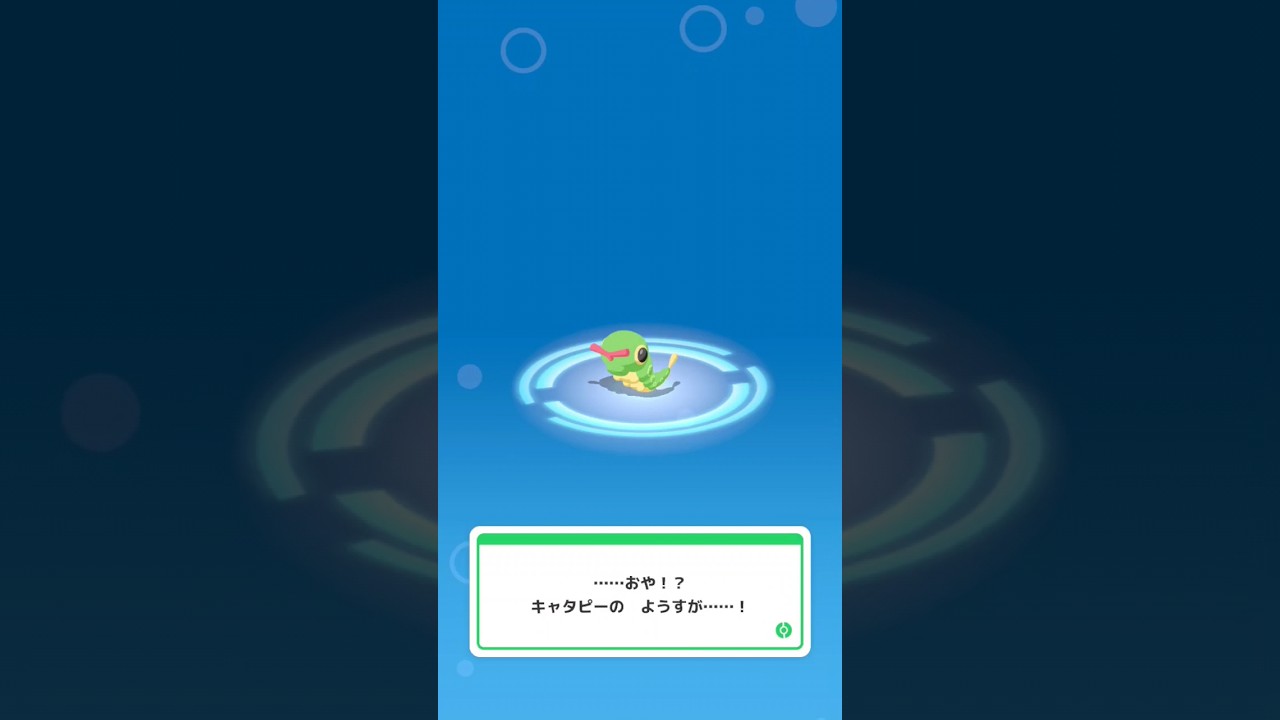Click the faint bubble beside the ring
Viewport: 1280px width, 720px height.
[x=470, y=377]
